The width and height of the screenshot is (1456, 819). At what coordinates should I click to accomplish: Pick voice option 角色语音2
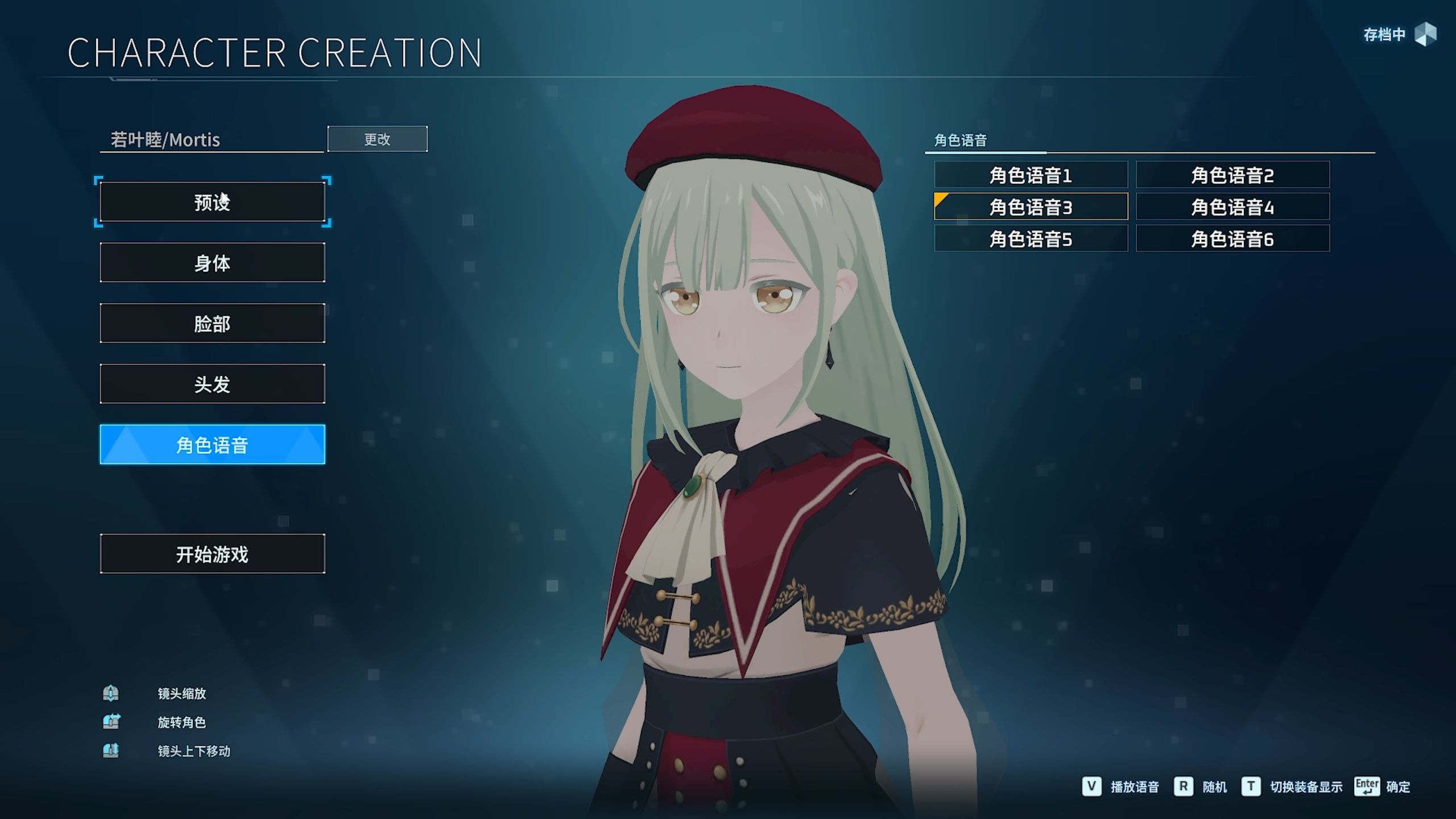1232,175
